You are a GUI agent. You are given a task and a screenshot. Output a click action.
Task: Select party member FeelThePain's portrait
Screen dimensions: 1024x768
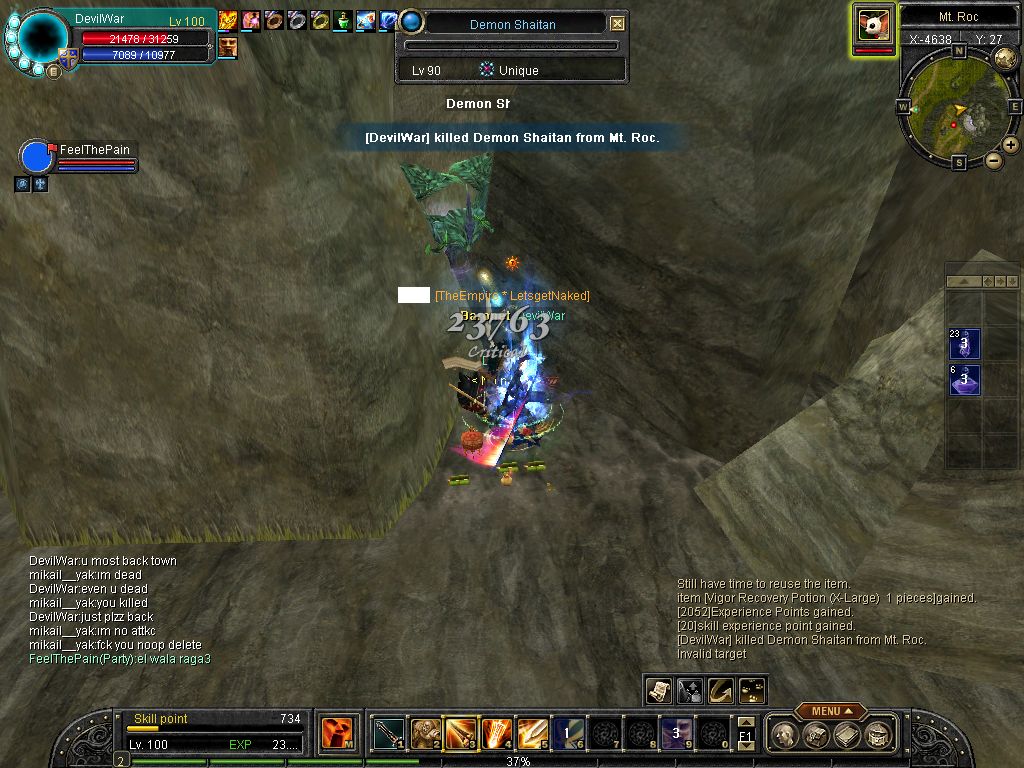point(36,158)
